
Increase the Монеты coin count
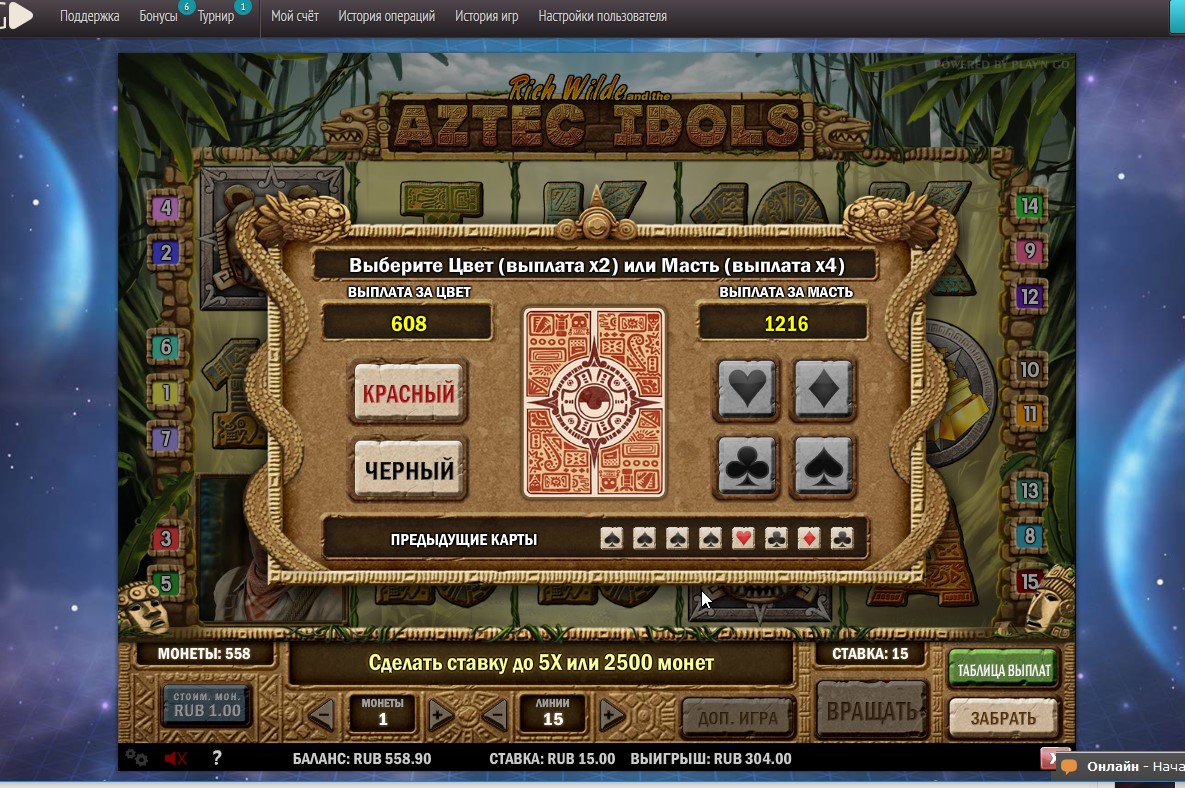pos(440,715)
